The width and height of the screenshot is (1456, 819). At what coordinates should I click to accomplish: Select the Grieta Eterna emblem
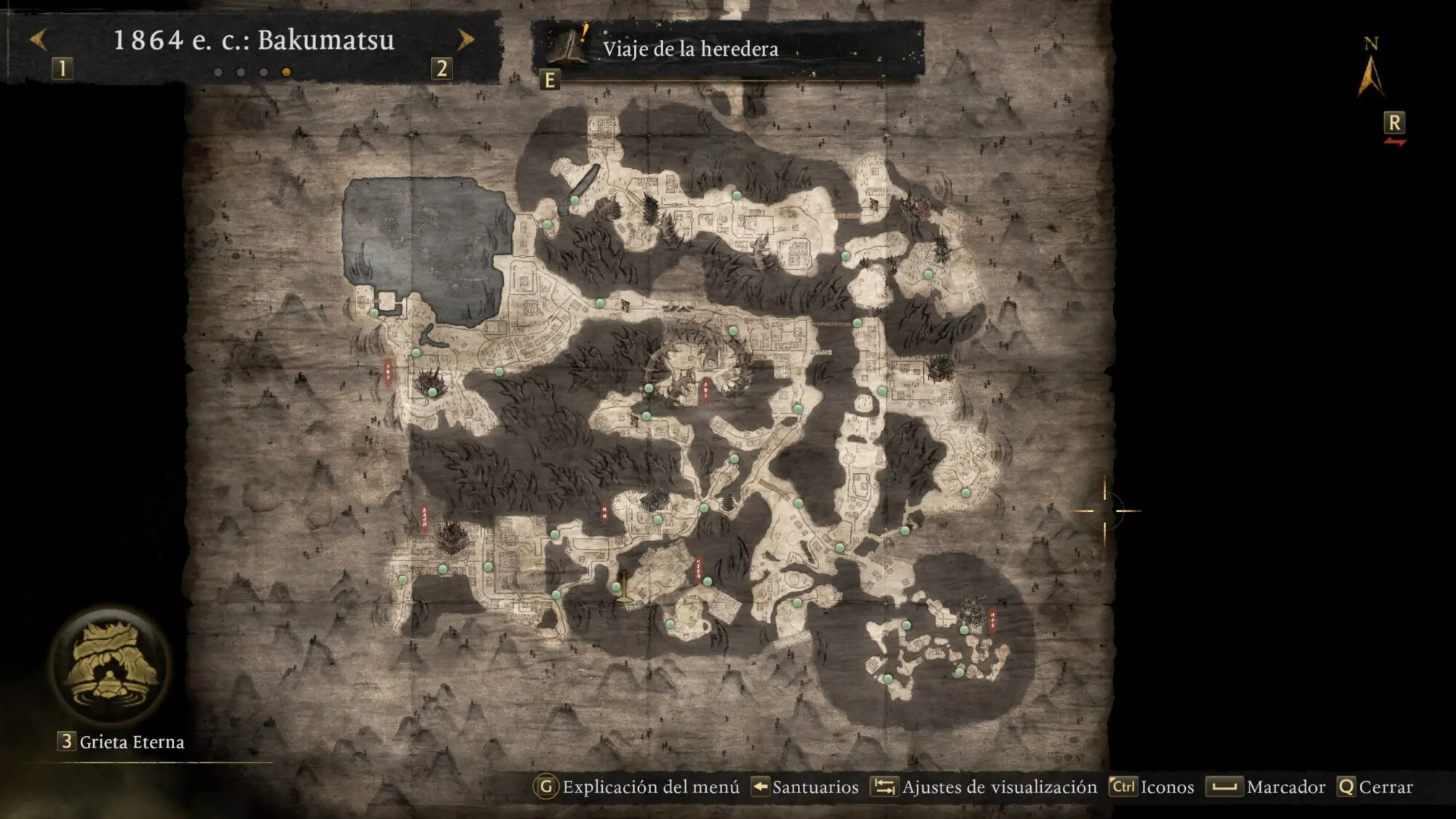pos(111,666)
